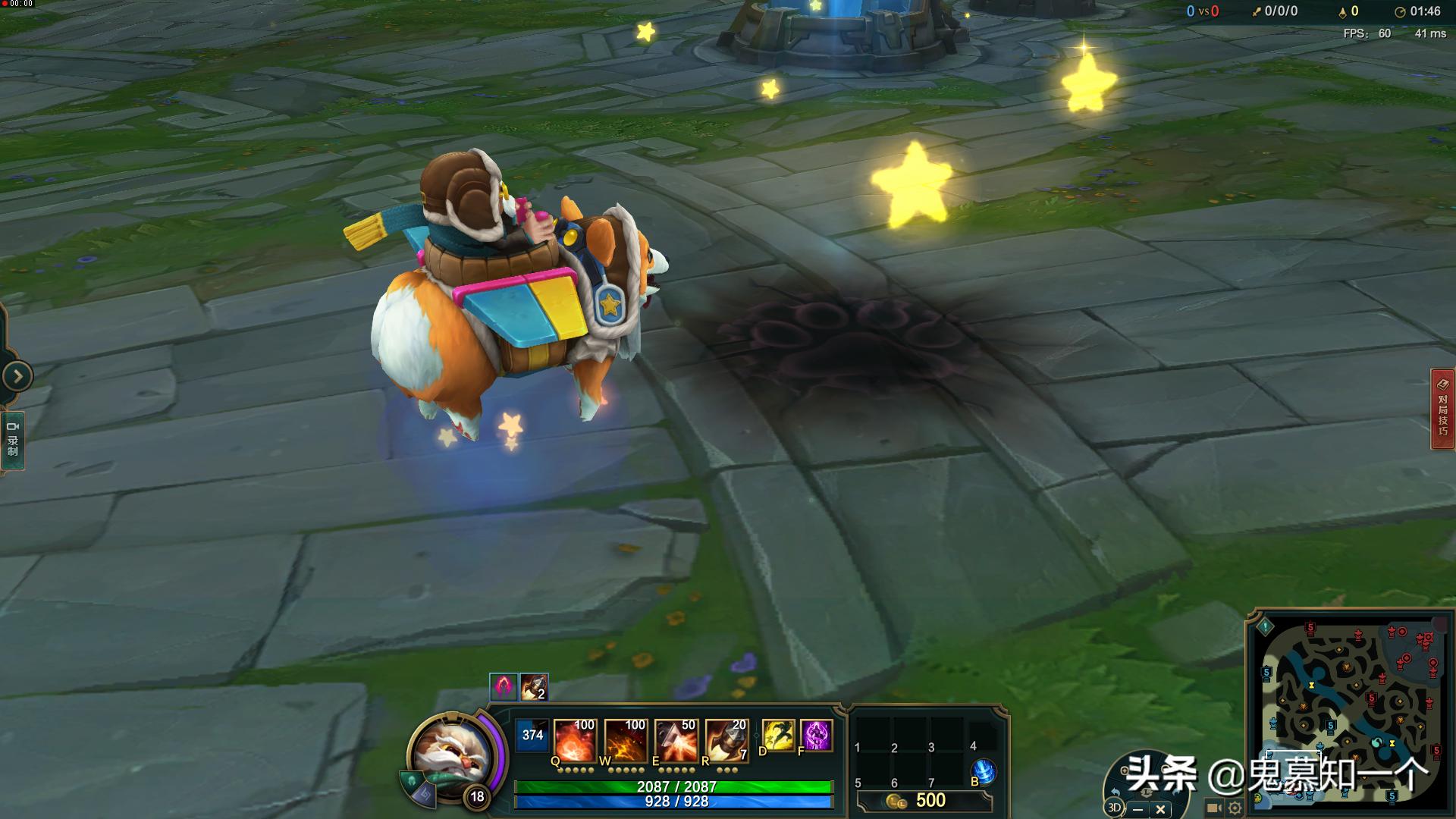The height and width of the screenshot is (819, 1456).
Task: Cast the yellow Flash summoner spell
Action: pos(778,736)
